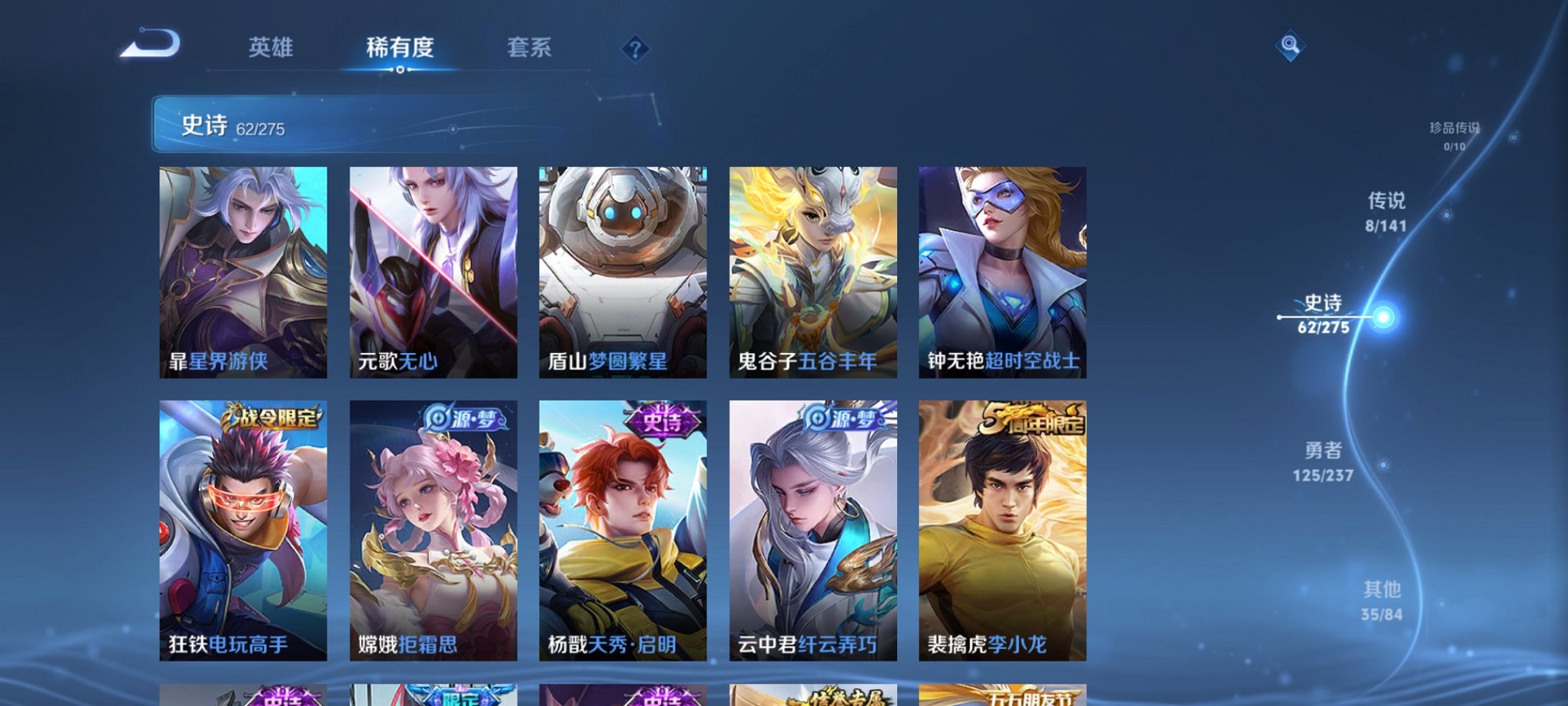1568x706 pixels.
Task: Open the 鬼谷子五谷丰年 skin
Action: [813, 269]
